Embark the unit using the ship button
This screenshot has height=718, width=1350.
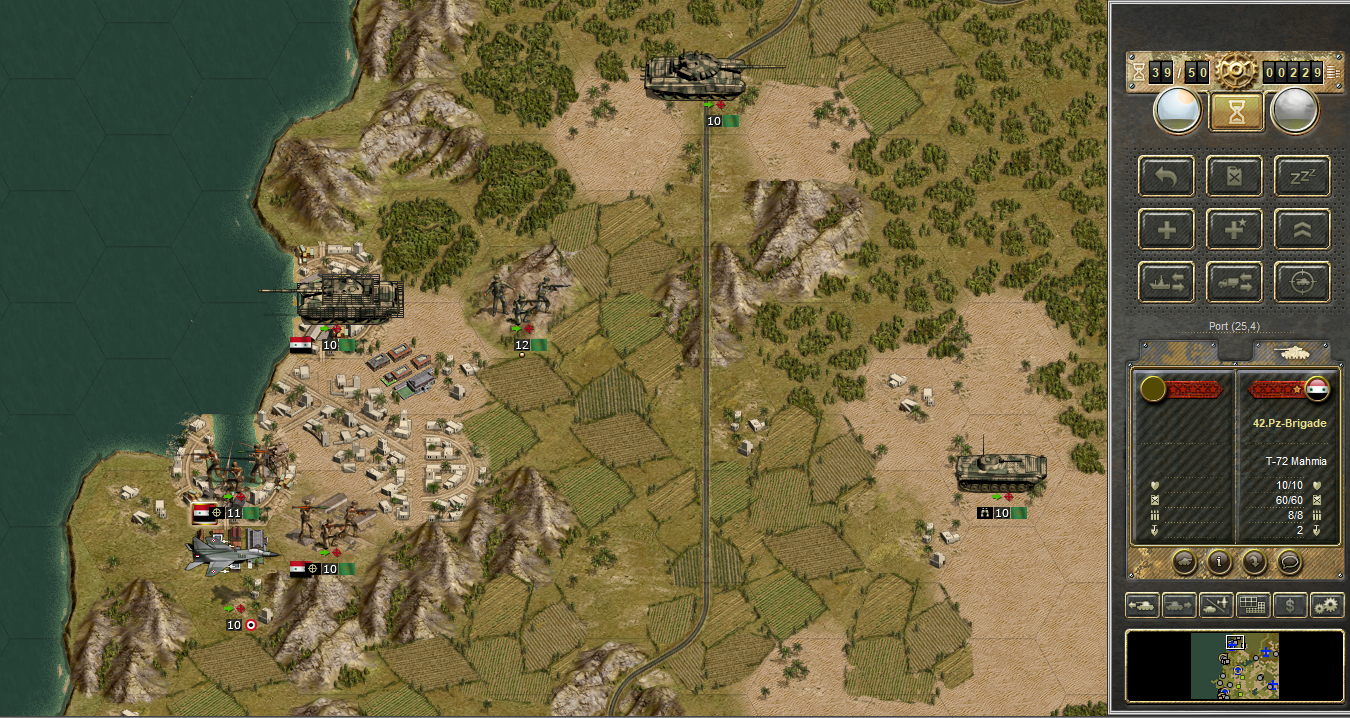1166,283
